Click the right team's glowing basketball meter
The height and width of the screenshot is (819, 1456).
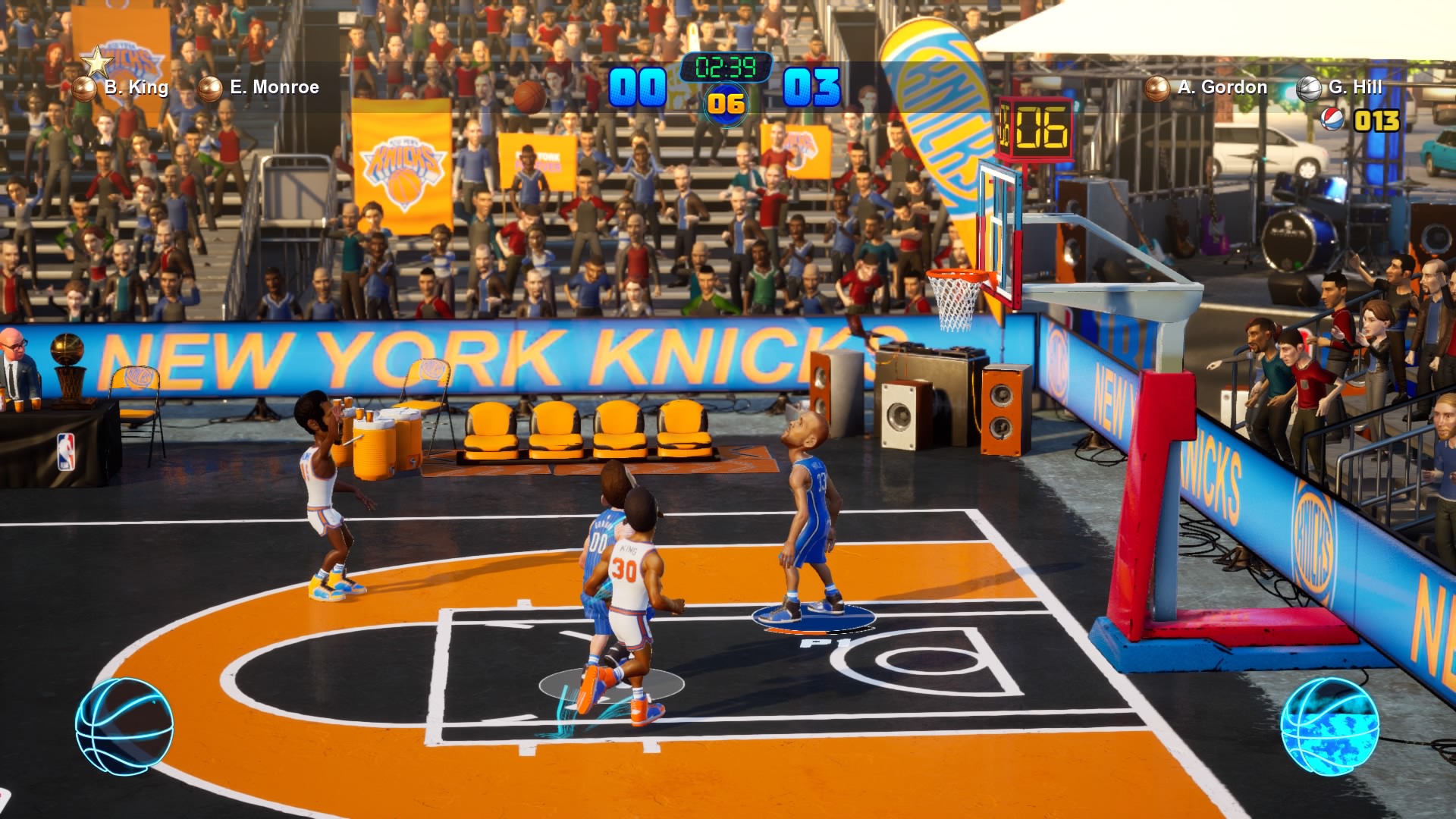tap(1329, 726)
